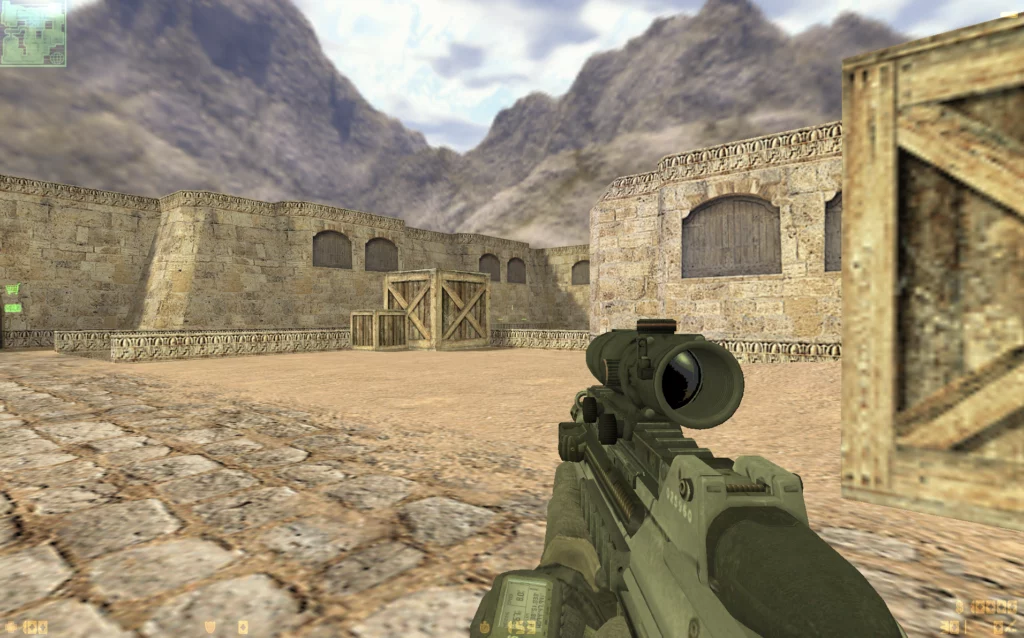Click the radar minimap overlay
The image size is (1024, 638).
[33, 33]
